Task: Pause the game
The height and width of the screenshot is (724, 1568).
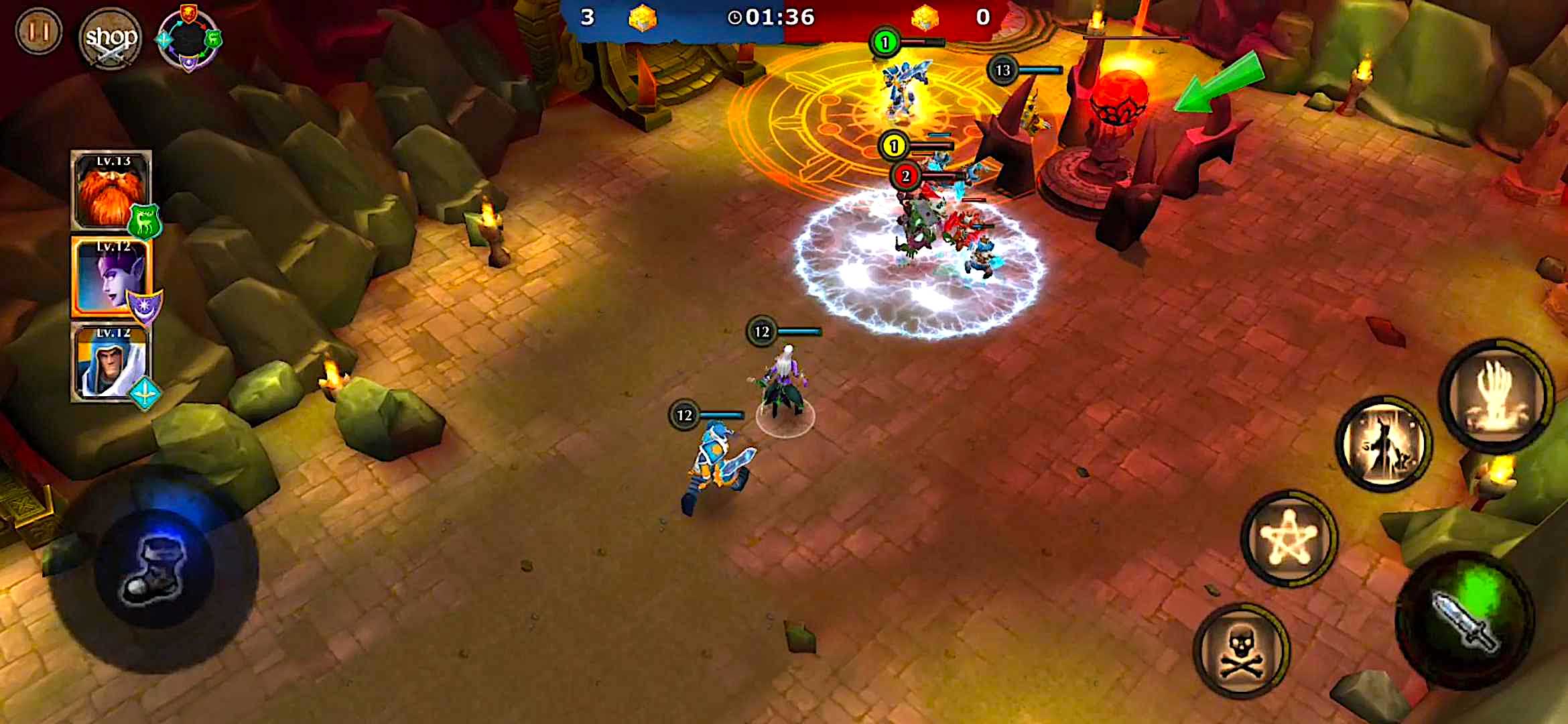Action: [x=39, y=32]
